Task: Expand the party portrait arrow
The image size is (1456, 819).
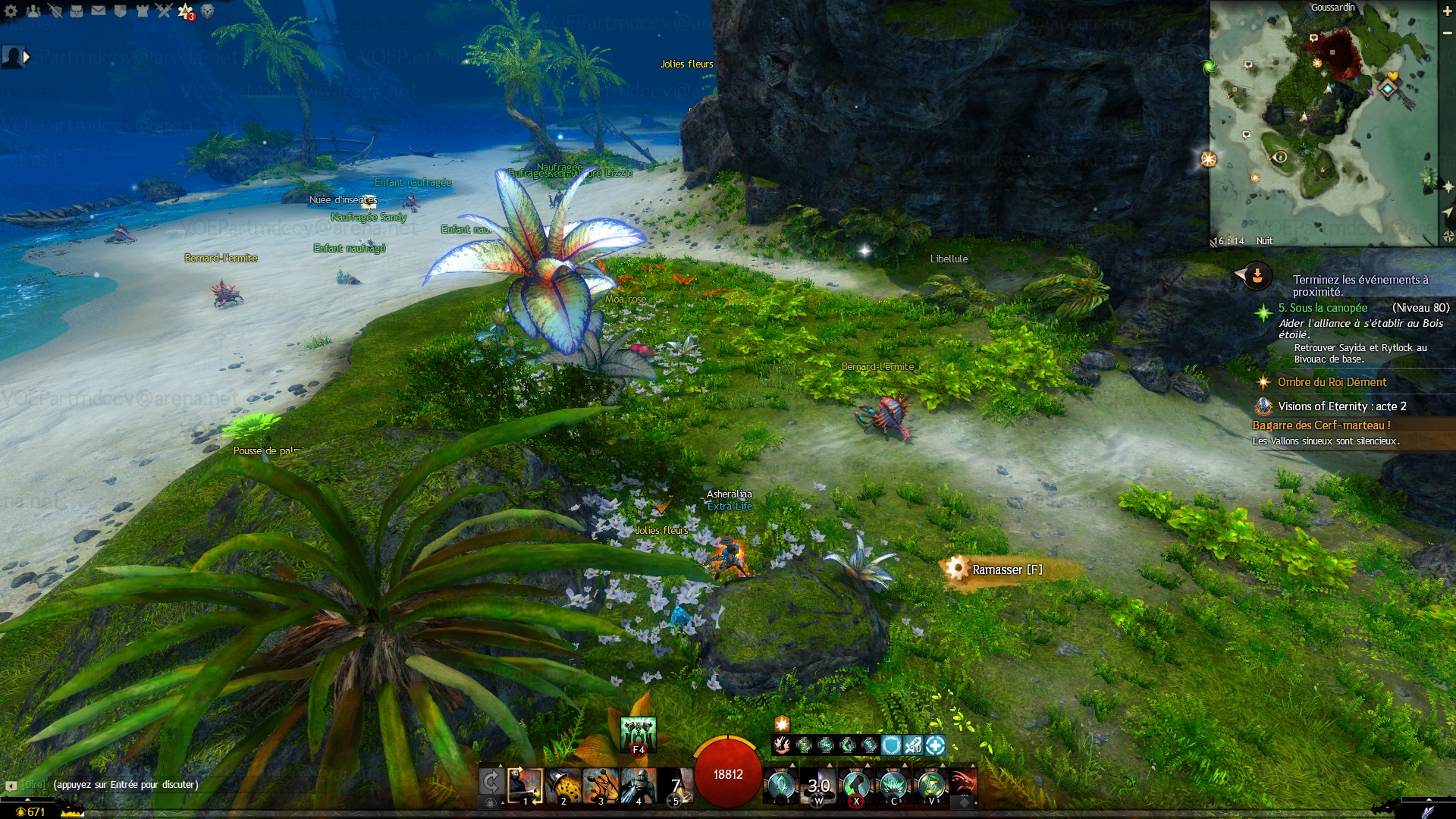Action: click(27, 56)
